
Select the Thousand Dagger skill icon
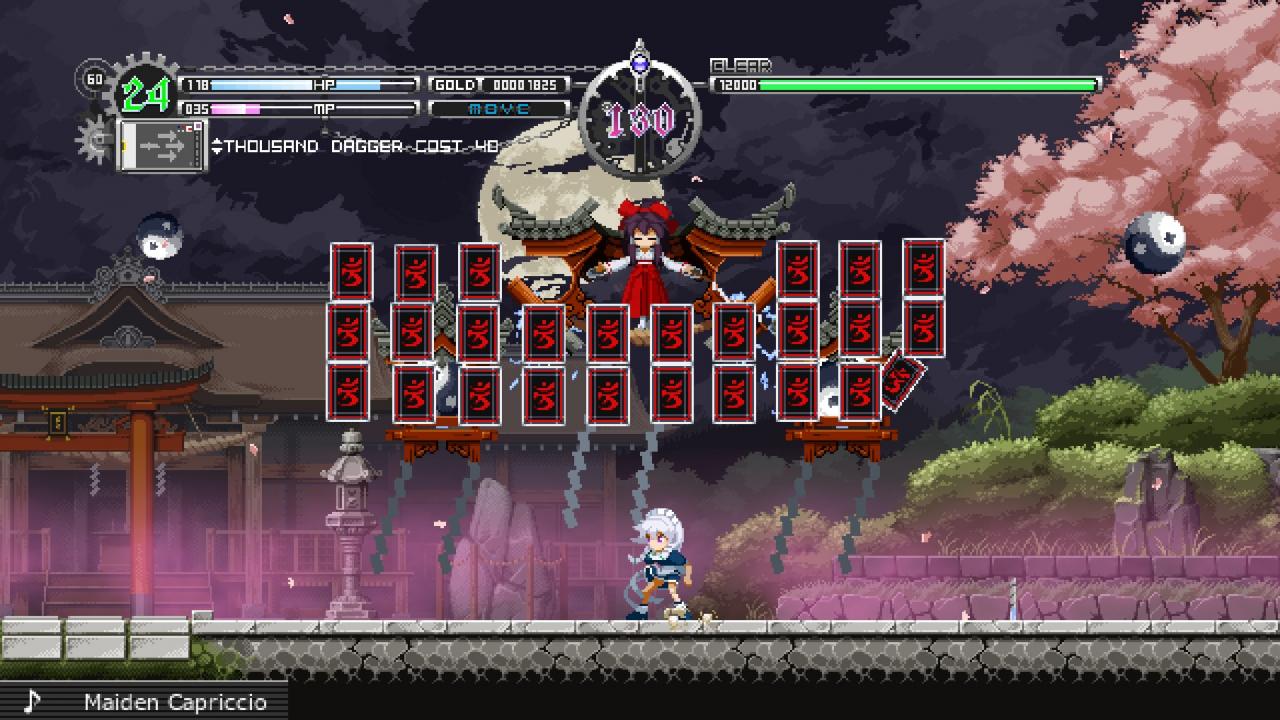point(161,146)
